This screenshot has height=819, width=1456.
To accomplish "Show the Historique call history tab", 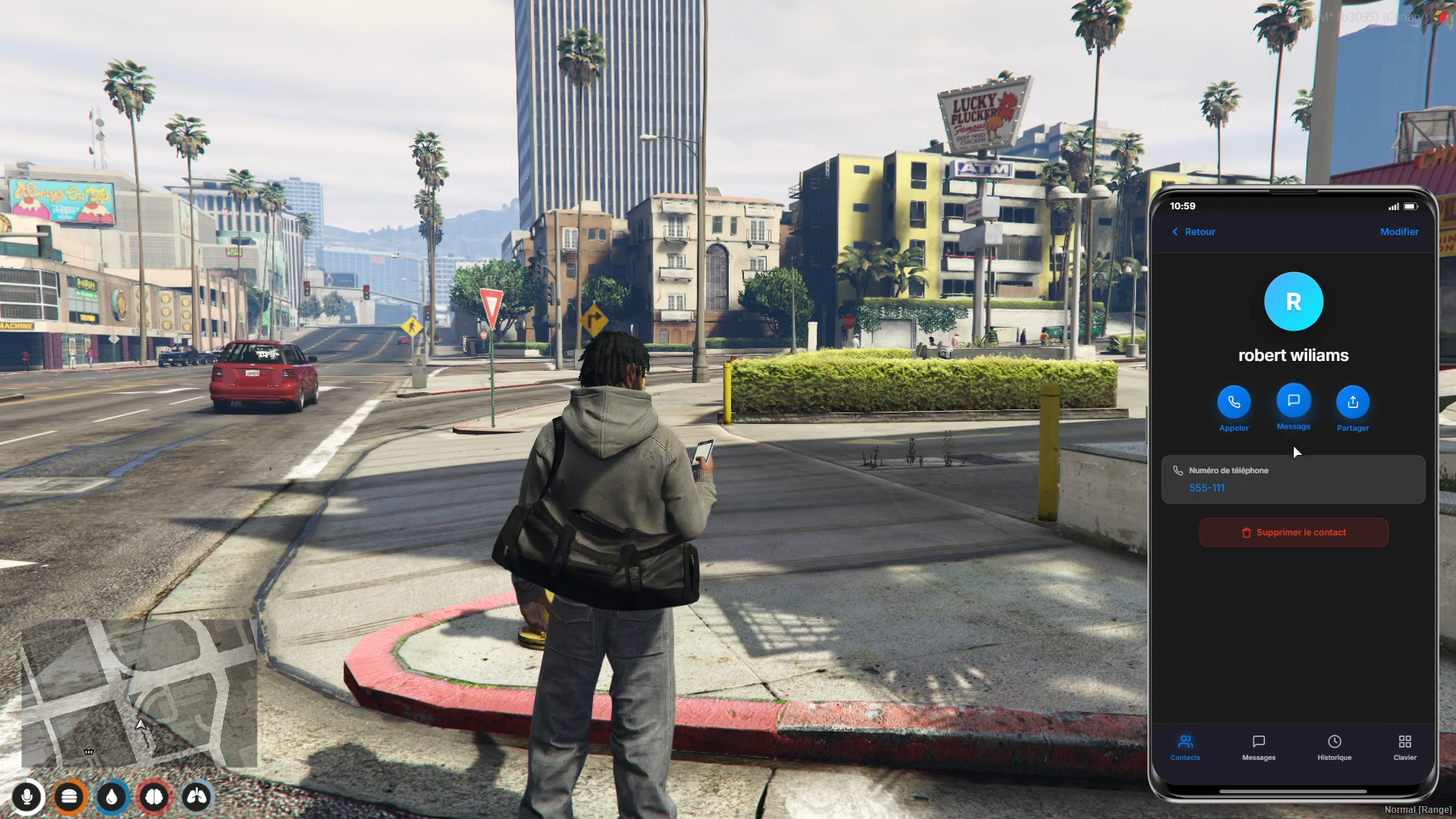I will [1334, 747].
